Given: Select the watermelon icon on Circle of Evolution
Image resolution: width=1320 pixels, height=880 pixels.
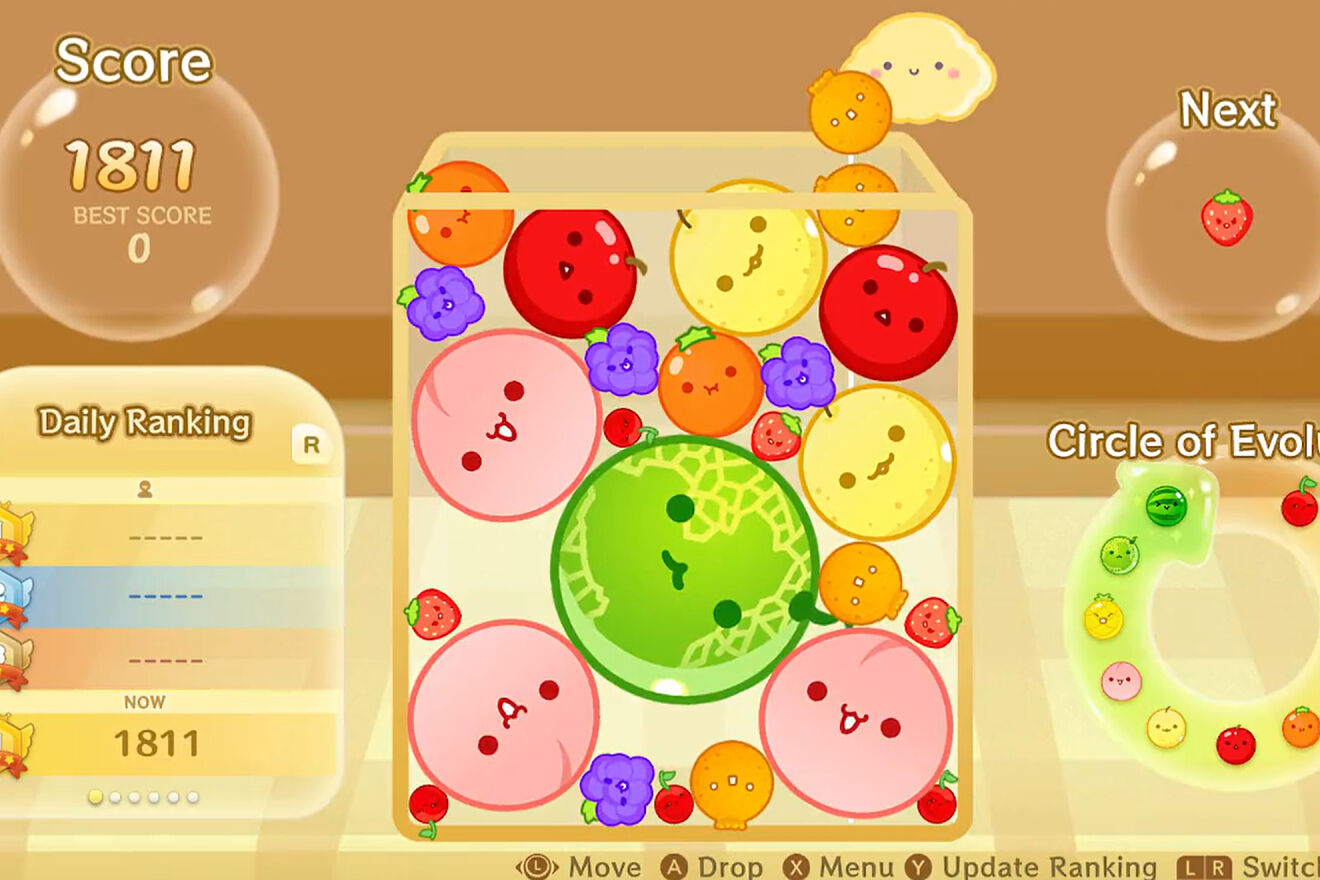Looking at the screenshot, I should 1166,506.
